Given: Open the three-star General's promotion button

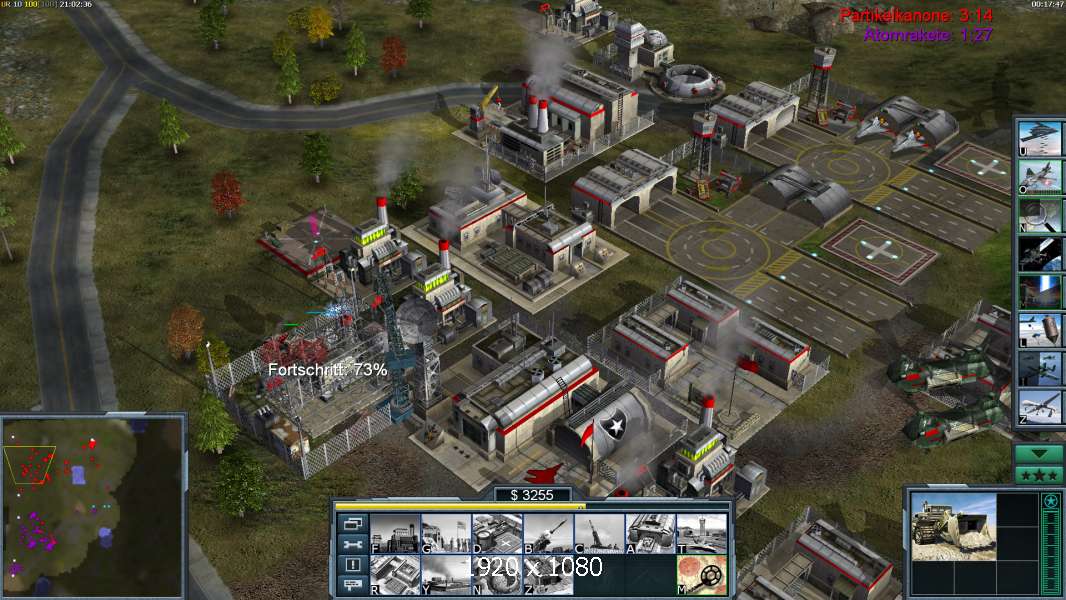Looking at the screenshot, I should [x=1039, y=474].
